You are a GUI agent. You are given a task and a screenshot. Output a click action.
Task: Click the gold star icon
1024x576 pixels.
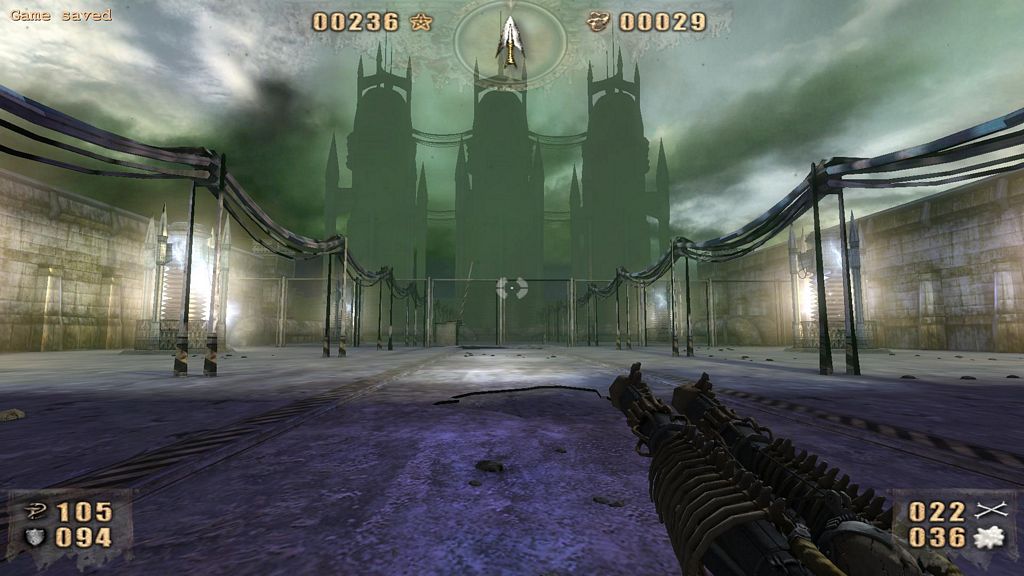422,21
